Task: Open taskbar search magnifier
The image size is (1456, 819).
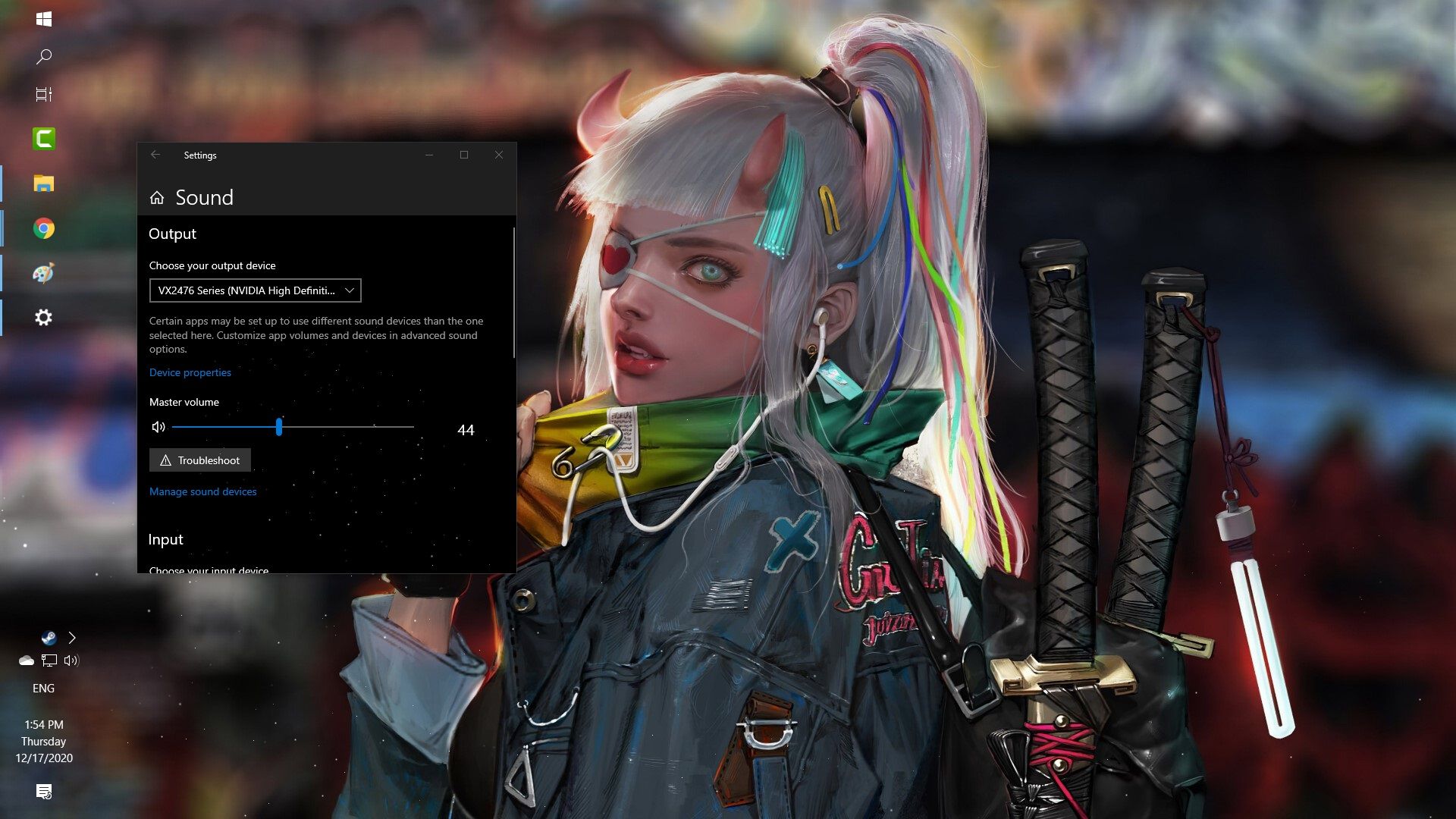Action: [44, 57]
